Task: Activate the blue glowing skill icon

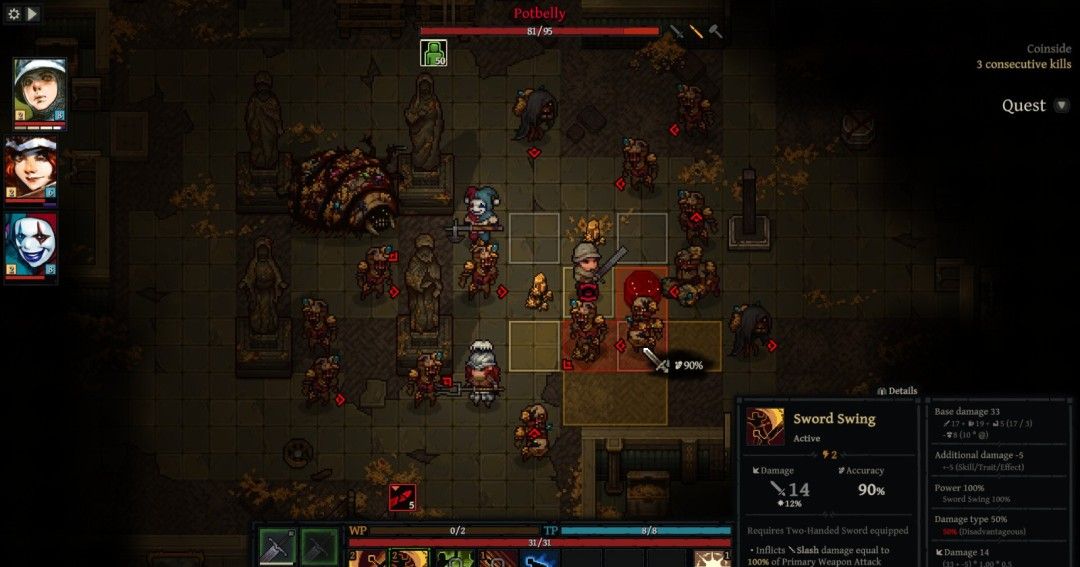Action: (x=539, y=559)
